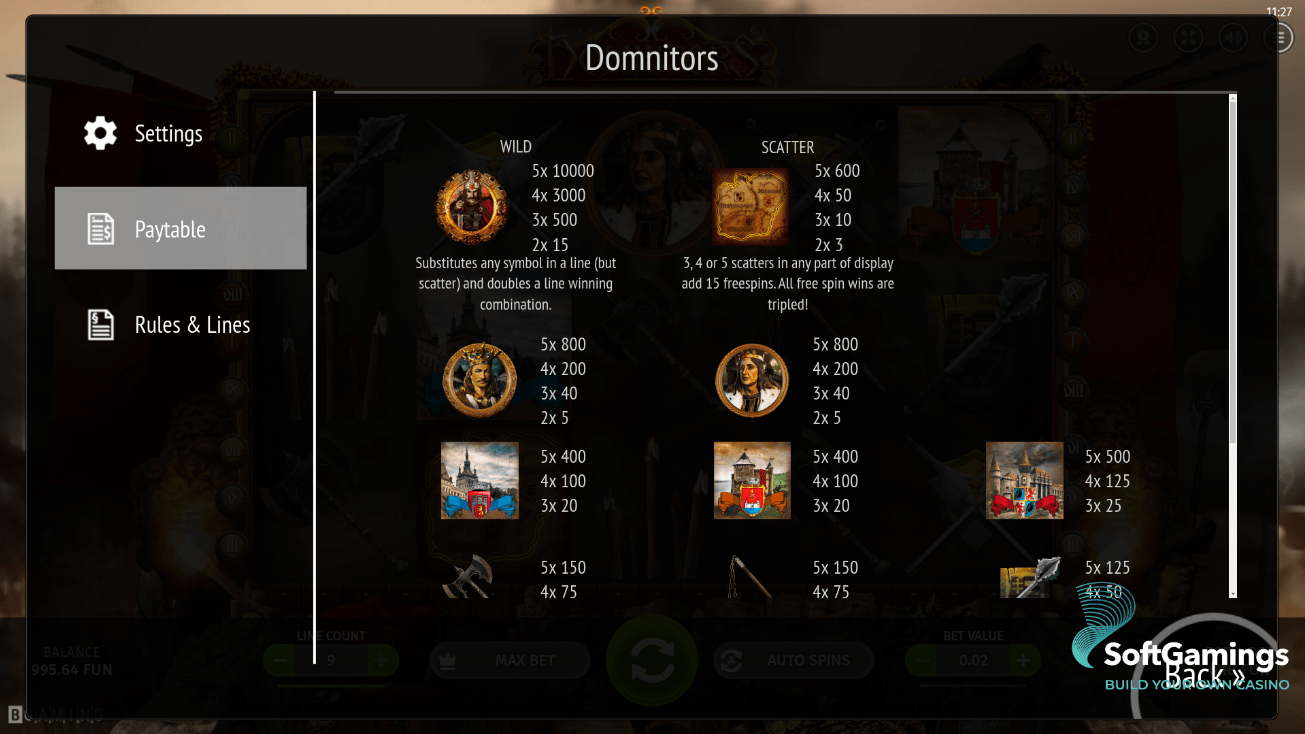Screen dimensions: 1305x734
Task: Increase Bet Value with the plus control
Action: pyautogui.click(x=1023, y=660)
